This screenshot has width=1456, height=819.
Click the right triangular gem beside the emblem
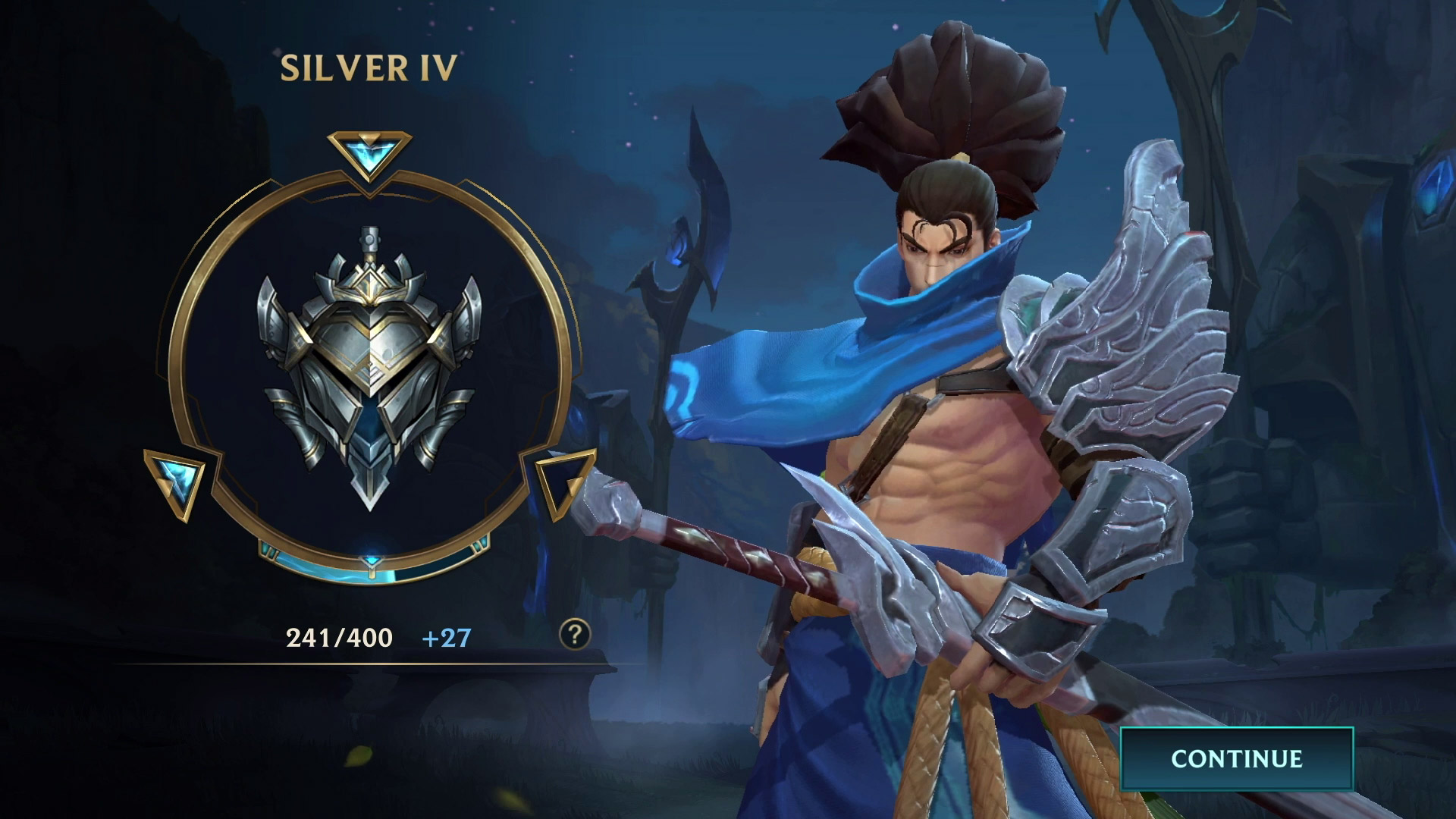(x=564, y=482)
